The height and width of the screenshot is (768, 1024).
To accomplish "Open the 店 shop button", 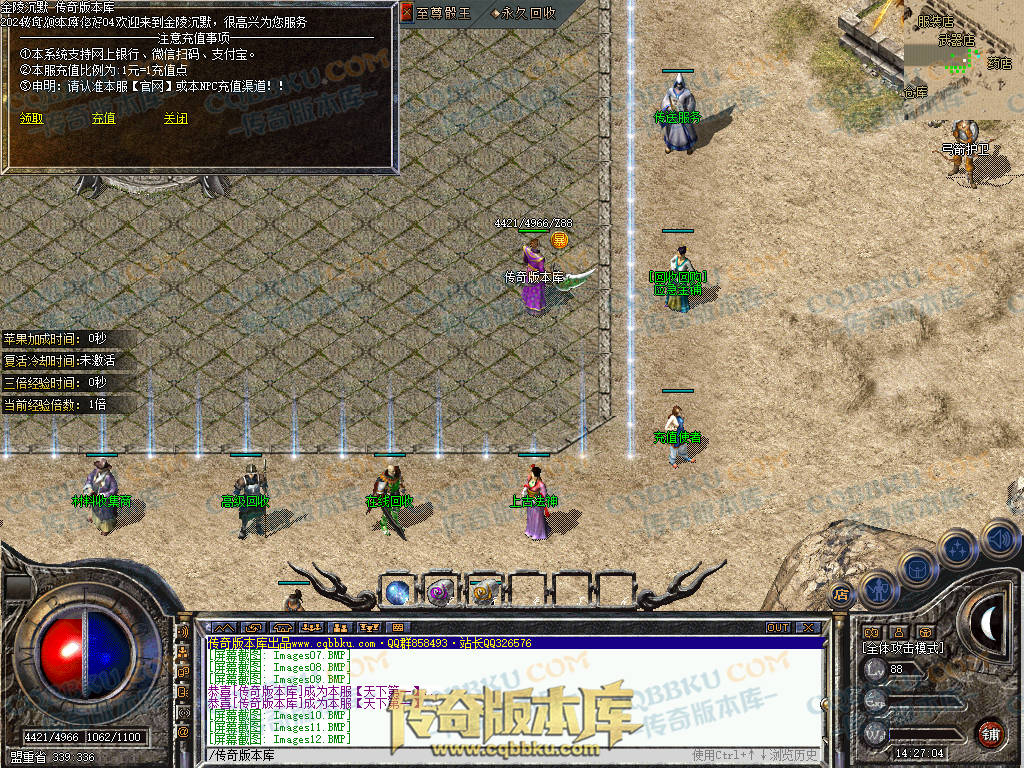I will click(840, 593).
